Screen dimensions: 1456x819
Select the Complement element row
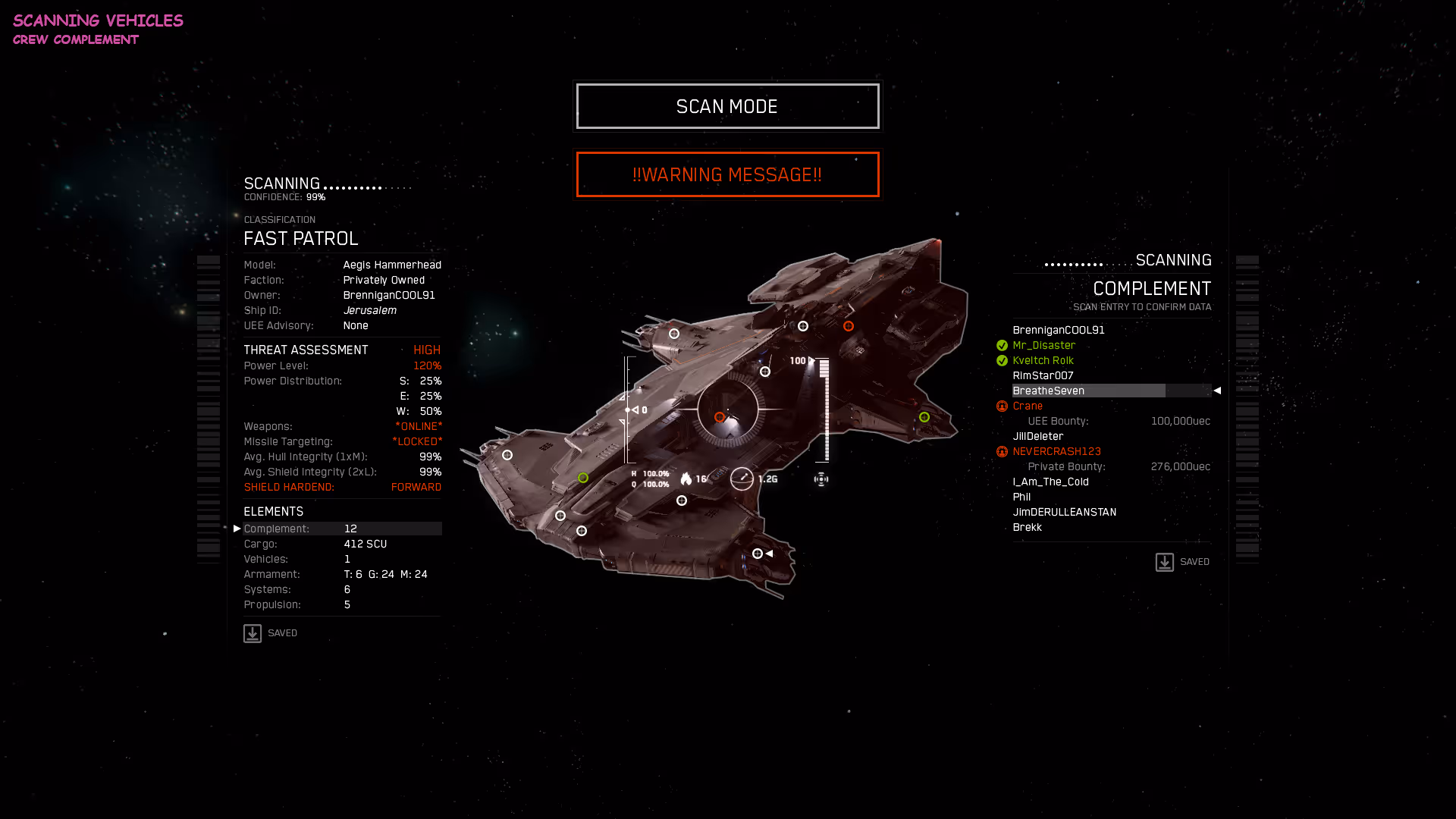(342, 529)
